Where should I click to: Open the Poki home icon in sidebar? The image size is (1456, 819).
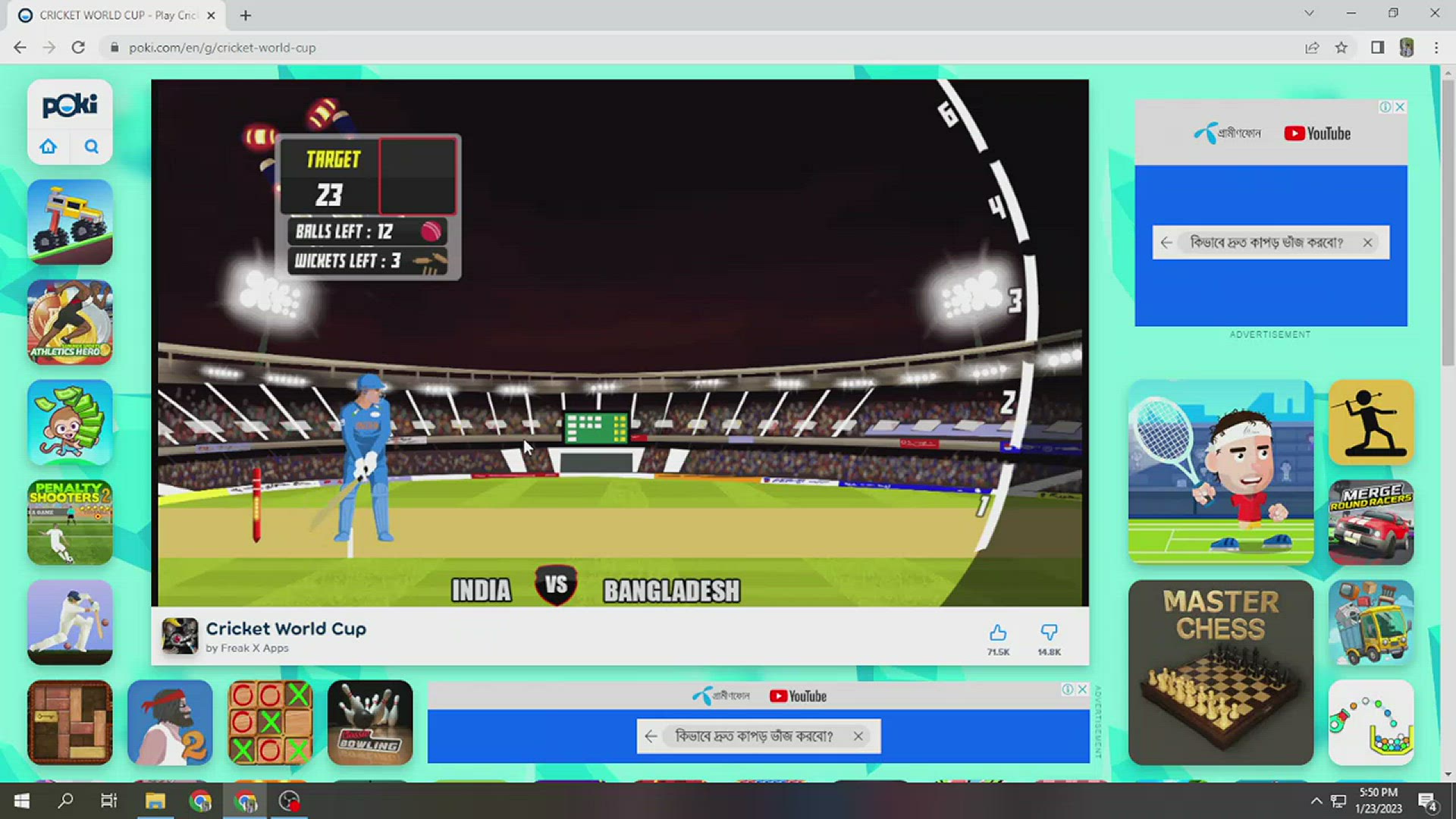point(48,146)
